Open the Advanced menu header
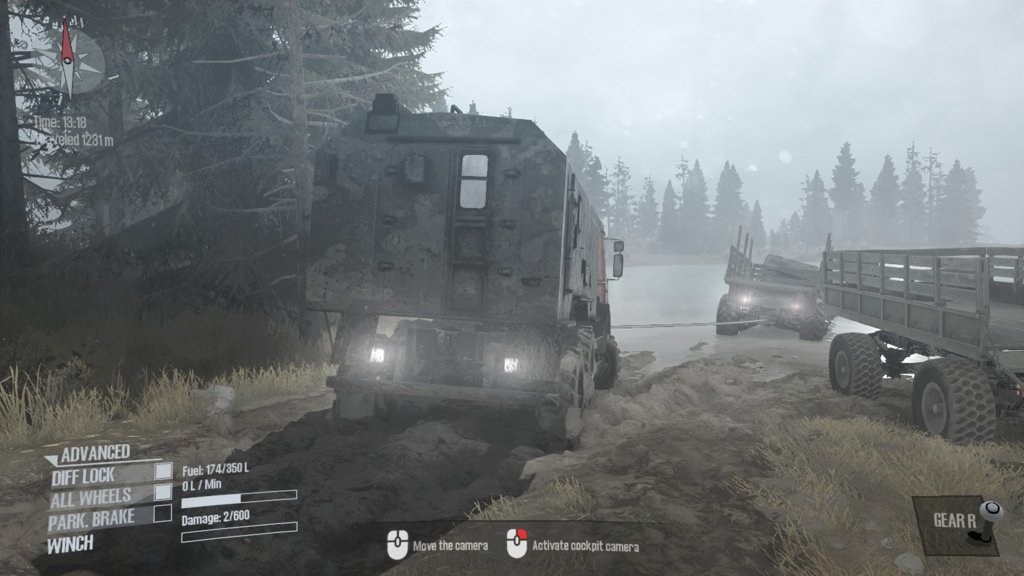The width and height of the screenshot is (1024, 576). pos(95,454)
